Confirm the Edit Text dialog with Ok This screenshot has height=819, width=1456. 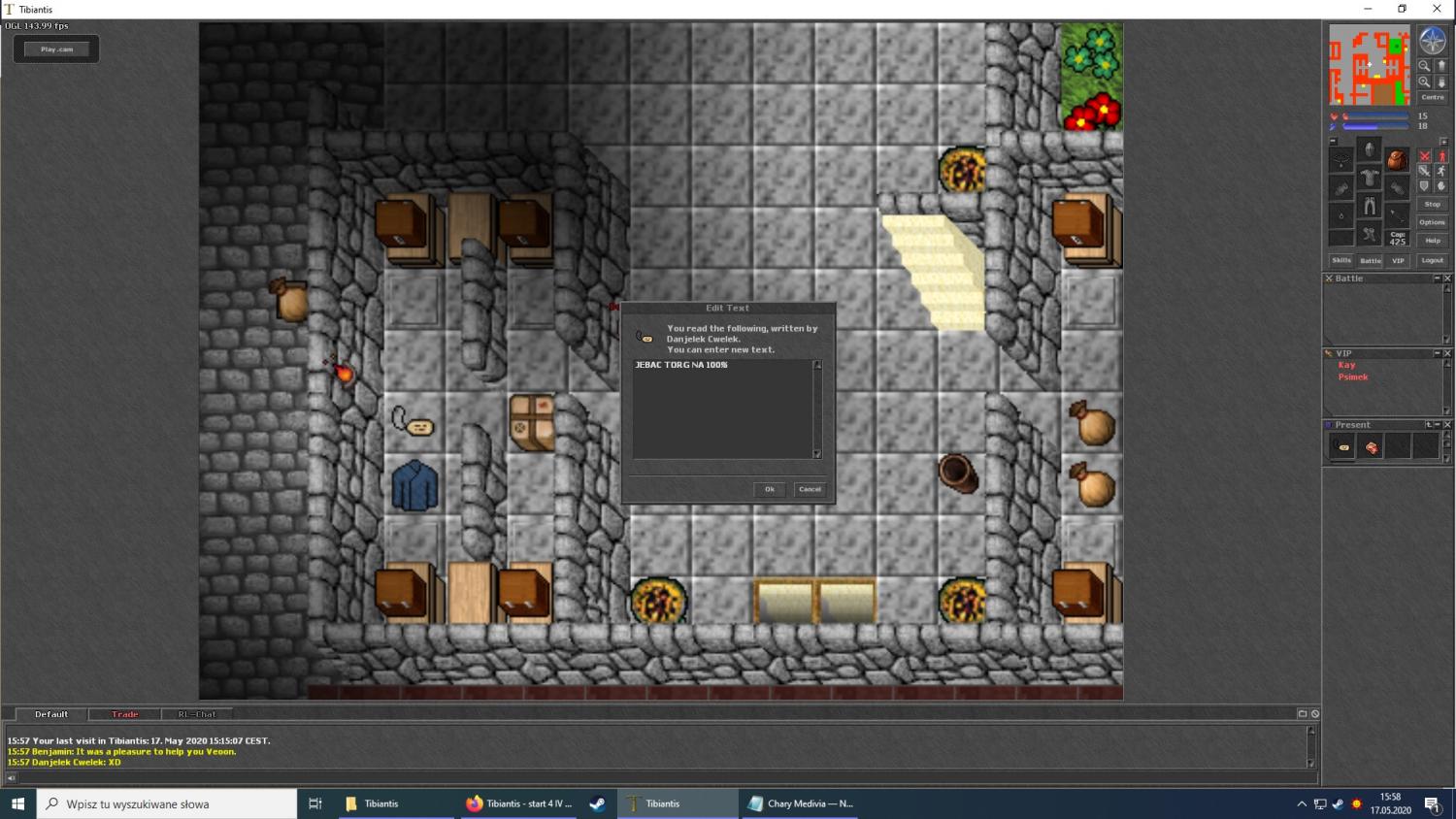(769, 489)
